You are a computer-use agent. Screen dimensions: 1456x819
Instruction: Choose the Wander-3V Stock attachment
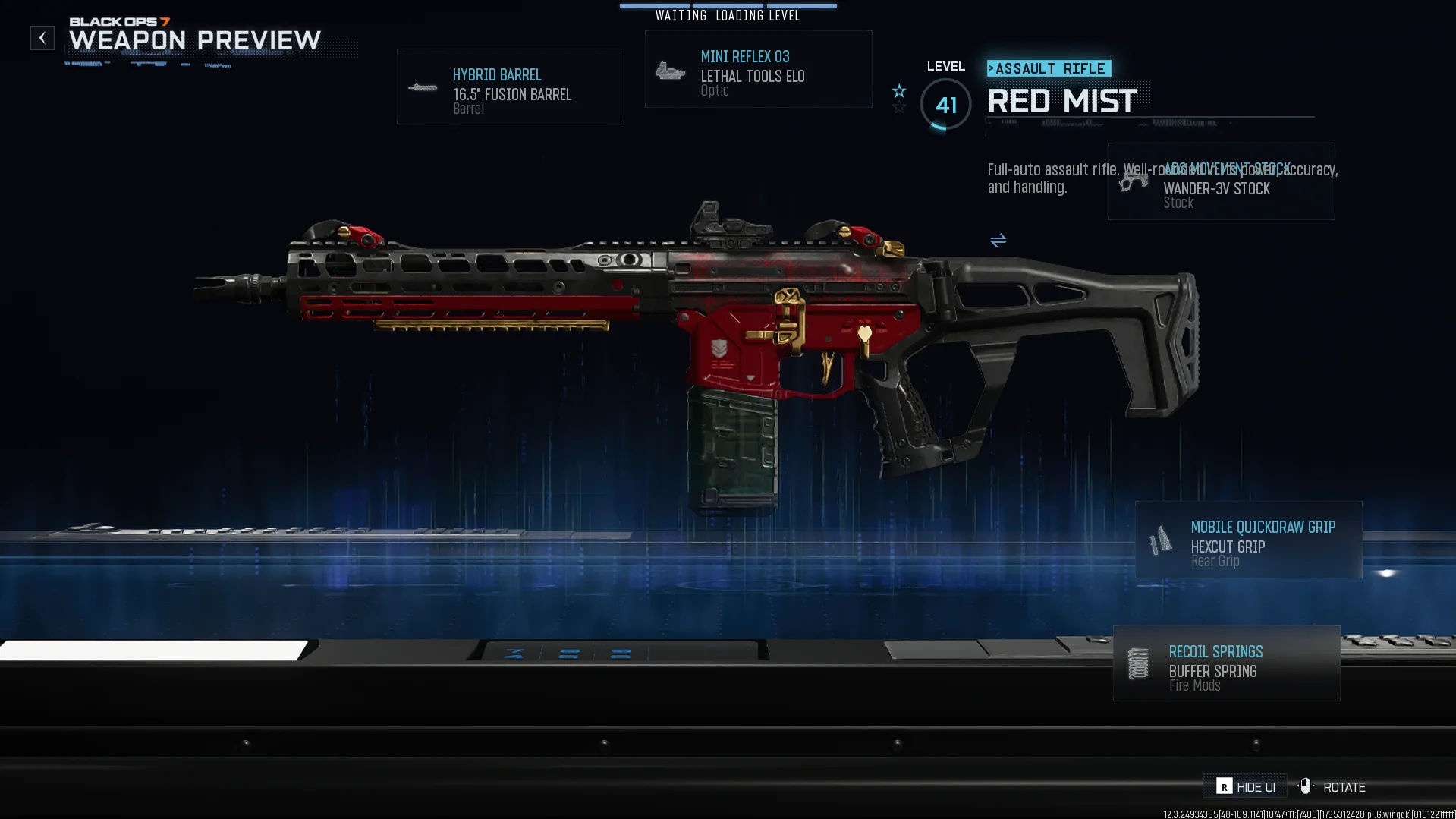point(1221,182)
